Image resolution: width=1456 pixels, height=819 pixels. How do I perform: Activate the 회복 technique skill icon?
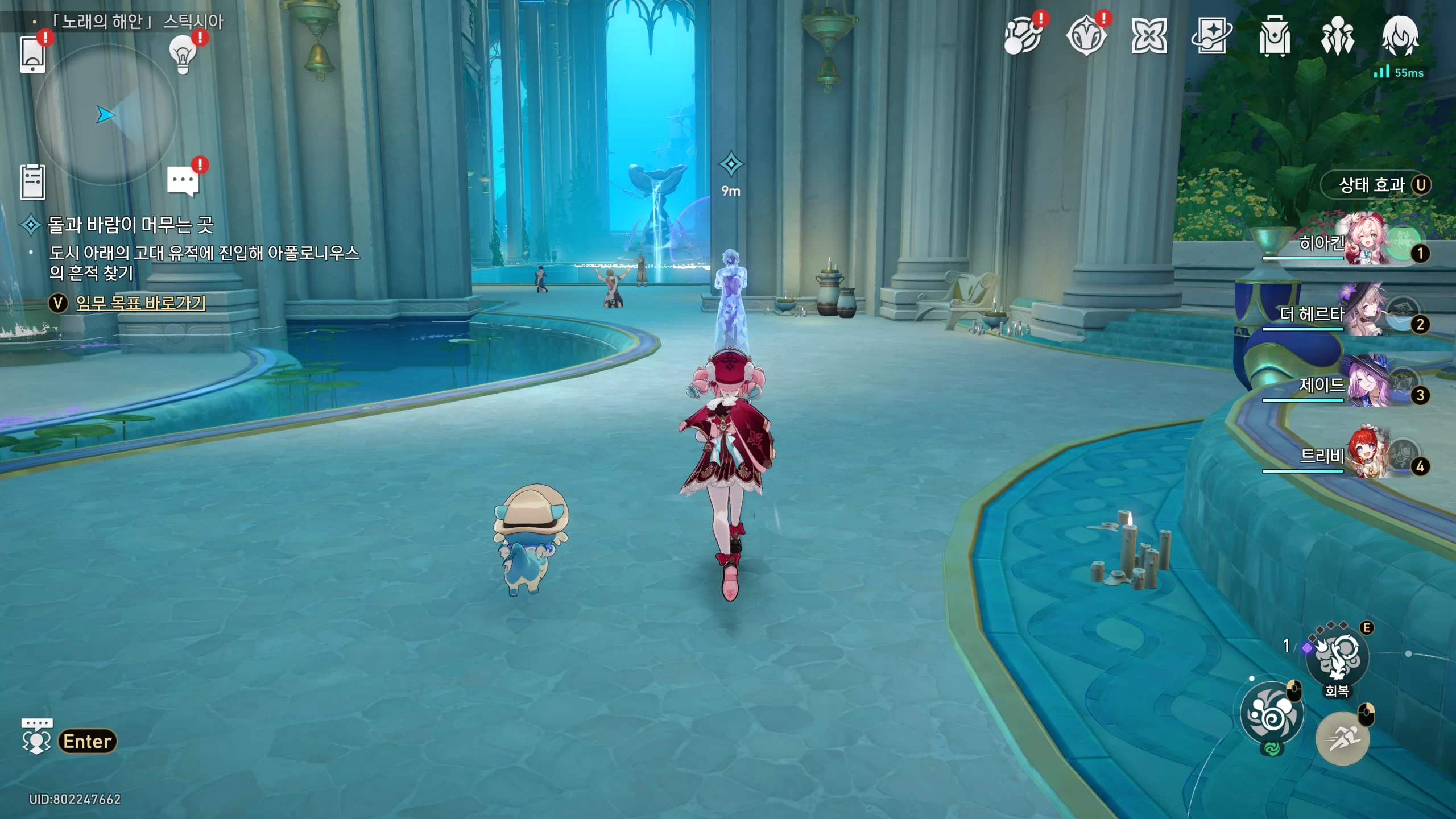coord(1337,658)
